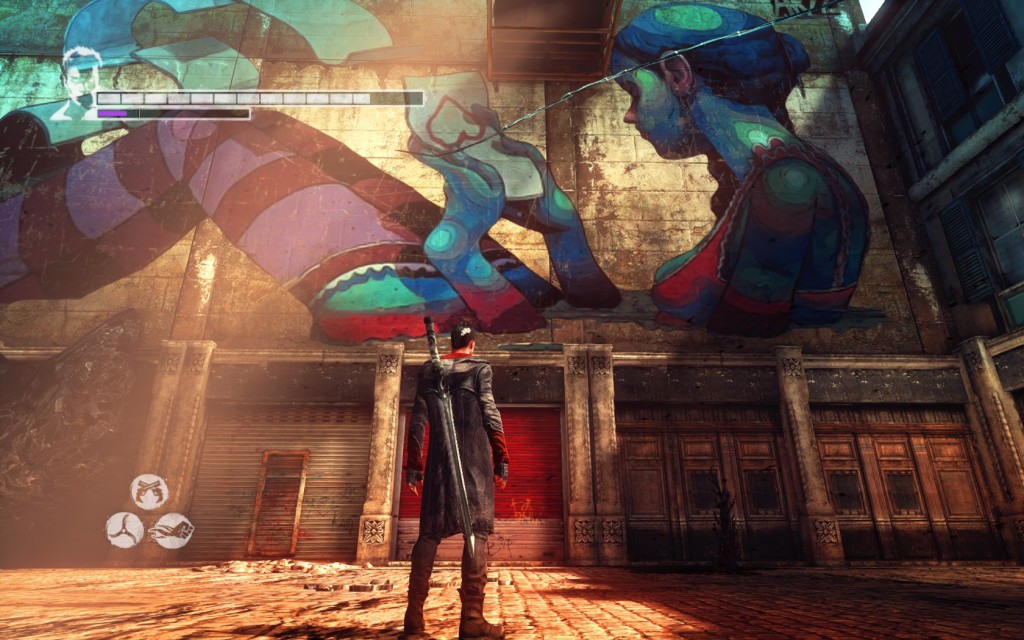
Task: Activate the flaming fist gauntlet icon
Action: click(x=172, y=530)
